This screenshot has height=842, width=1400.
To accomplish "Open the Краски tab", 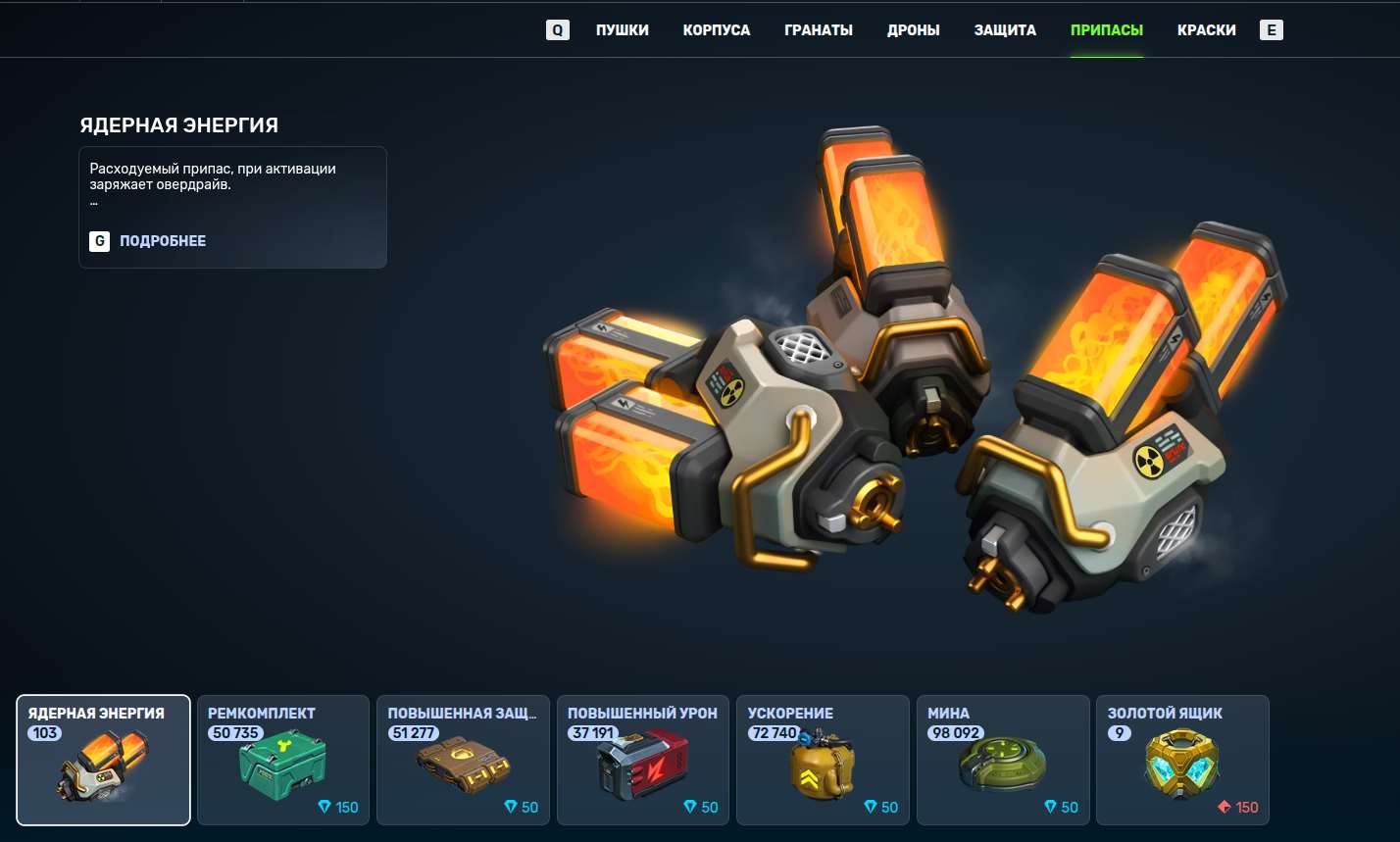I will coord(1206,30).
